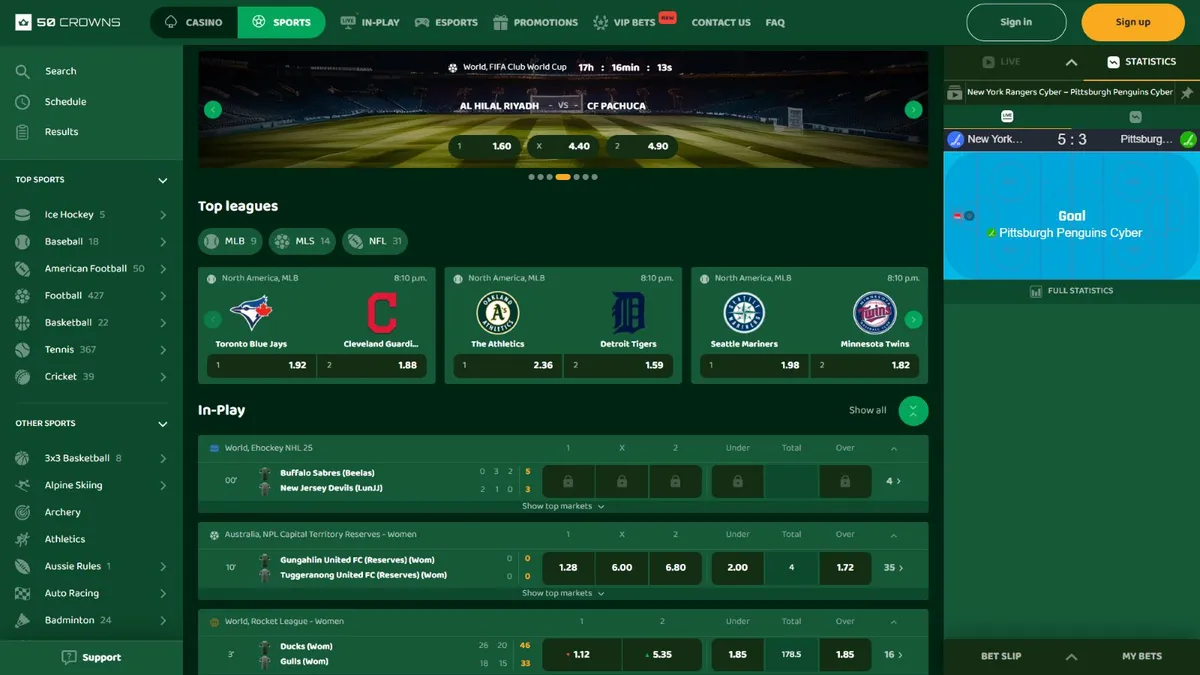The width and height of the screenshot is (1200, 675).
Task: Open Full Statistics for the hockey match
Action: (1071, 291)
